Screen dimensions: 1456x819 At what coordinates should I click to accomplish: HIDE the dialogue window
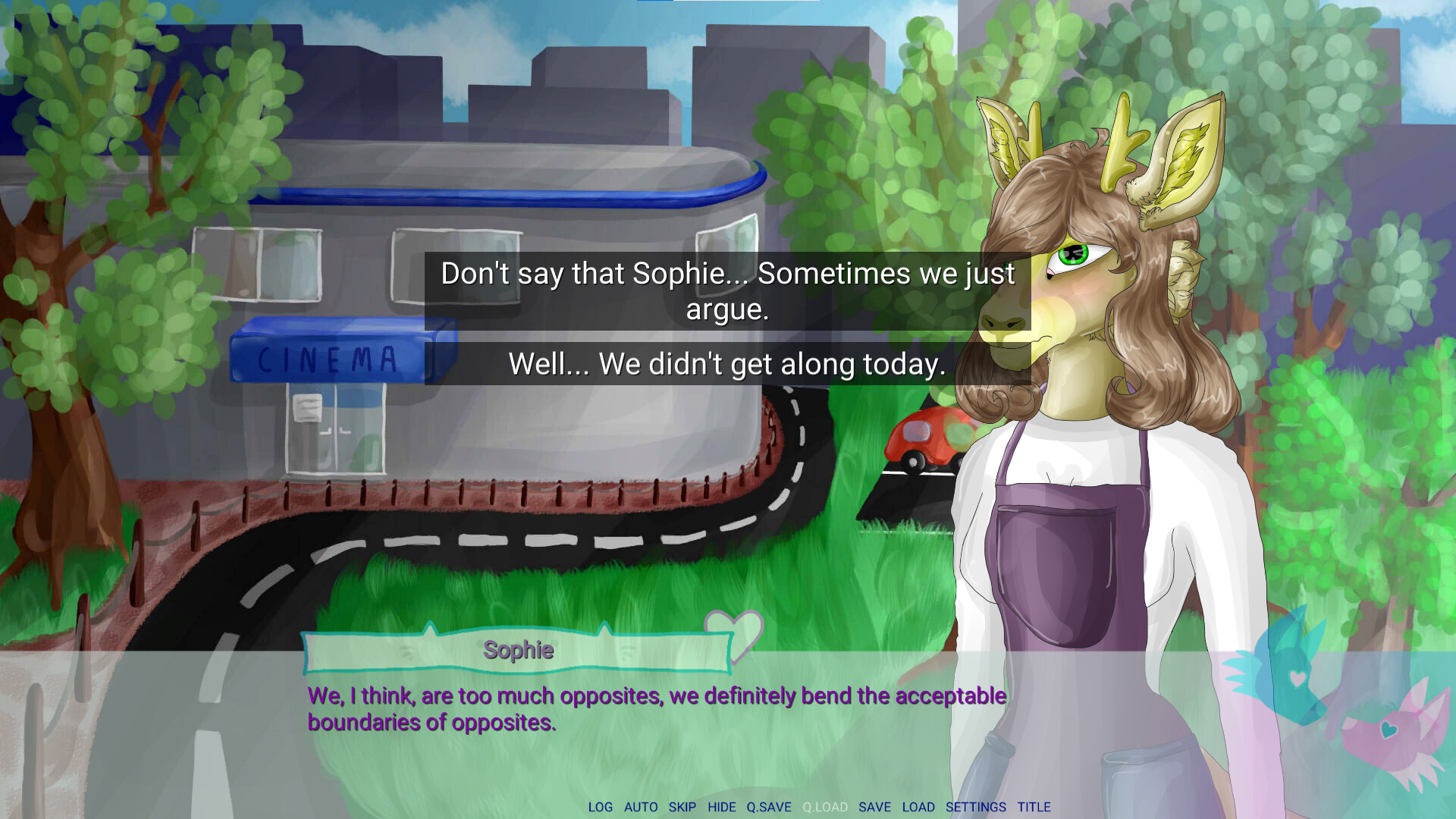tap(722, 807)
